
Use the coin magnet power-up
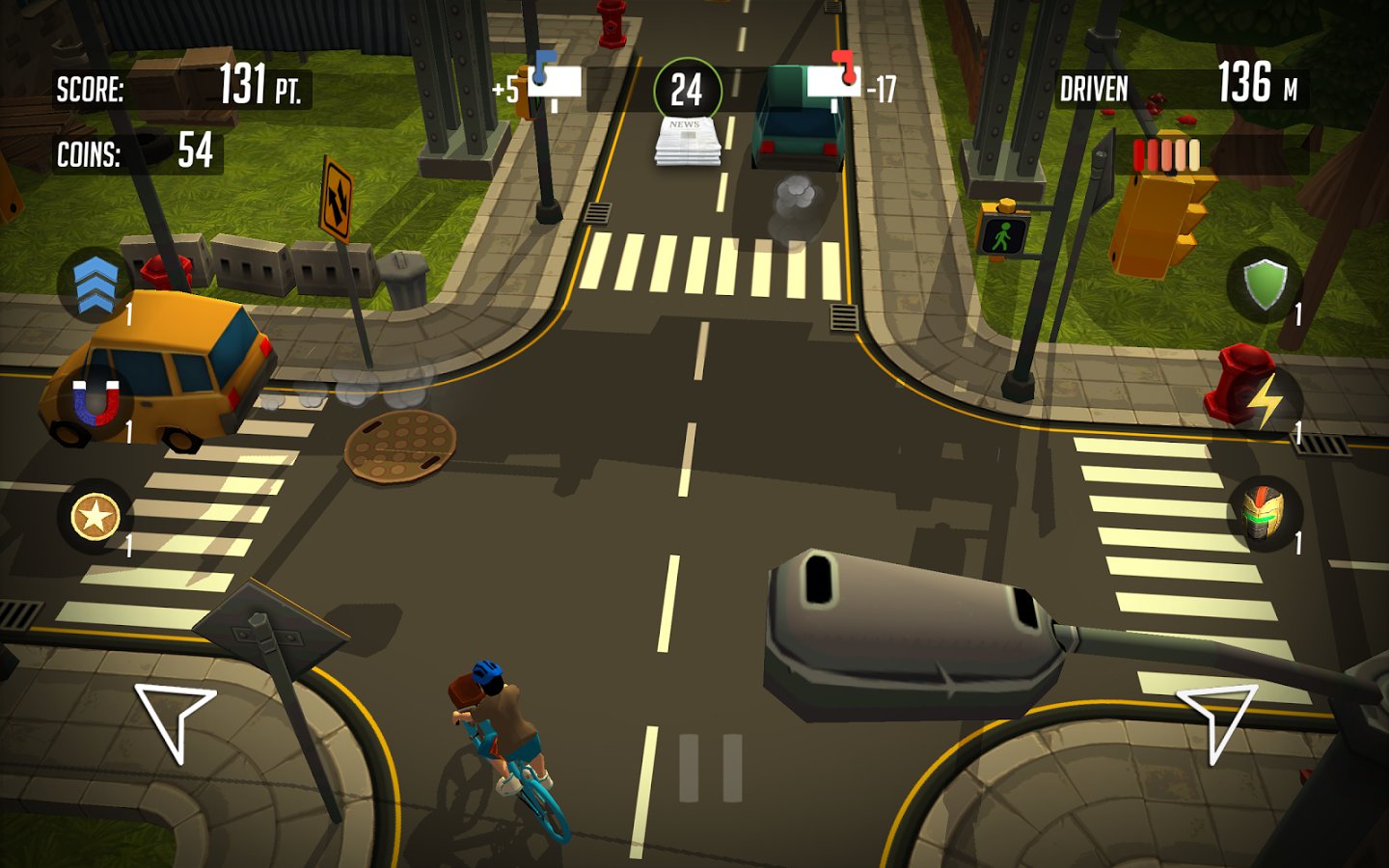pyautogui.click(x=95, y=401)
